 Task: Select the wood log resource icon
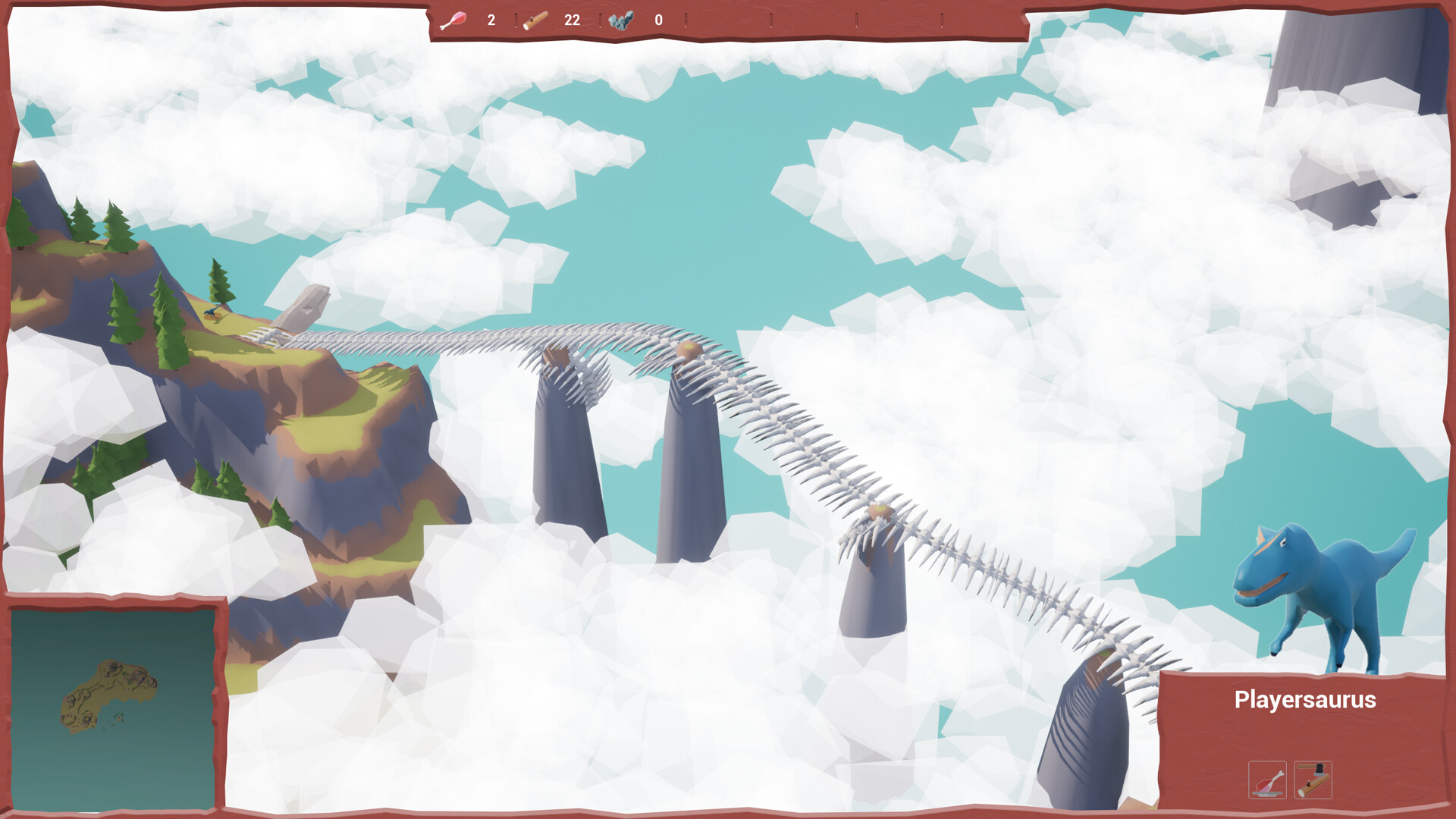point(535,20)
